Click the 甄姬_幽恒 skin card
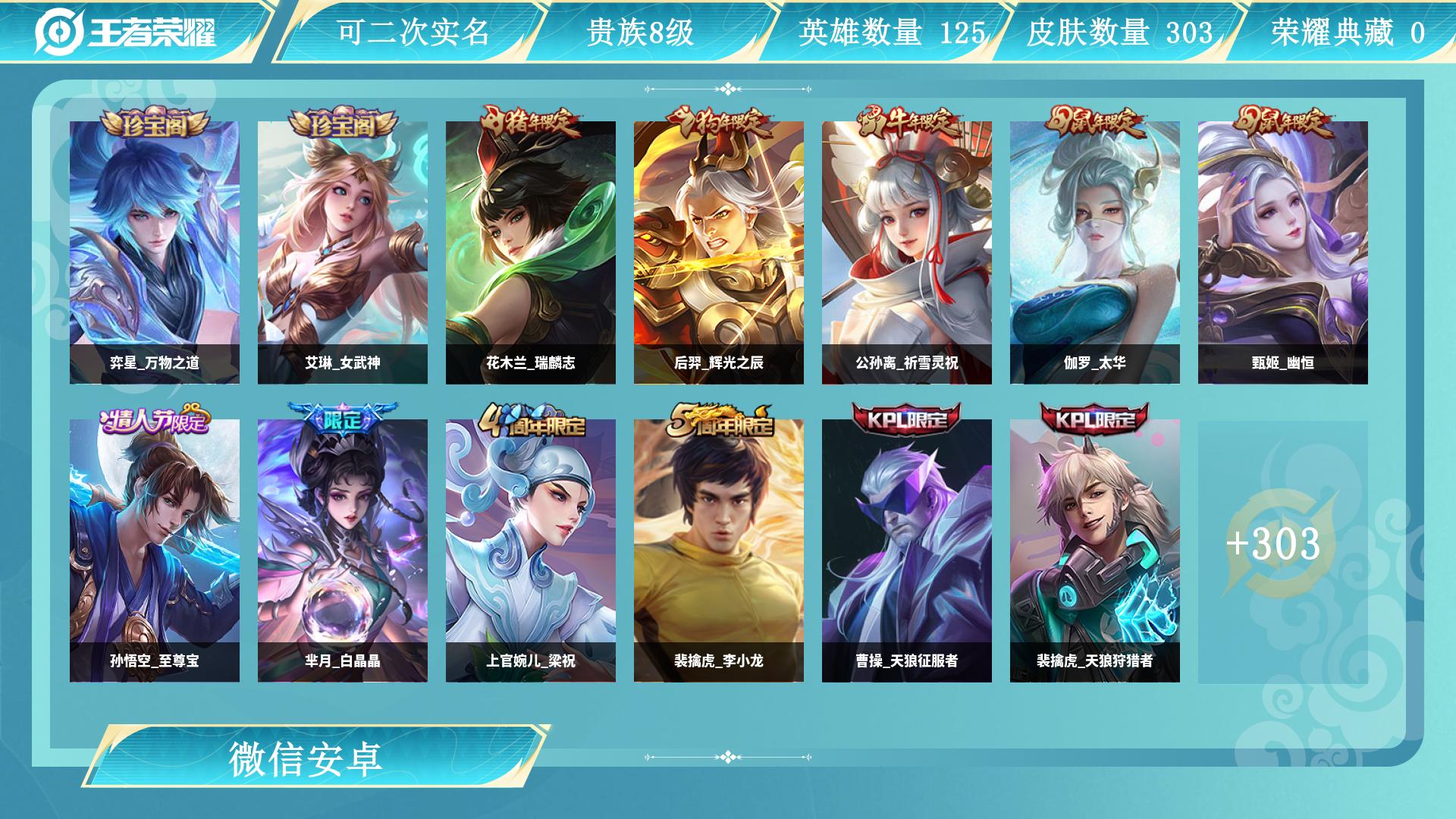 point(1283,253)
